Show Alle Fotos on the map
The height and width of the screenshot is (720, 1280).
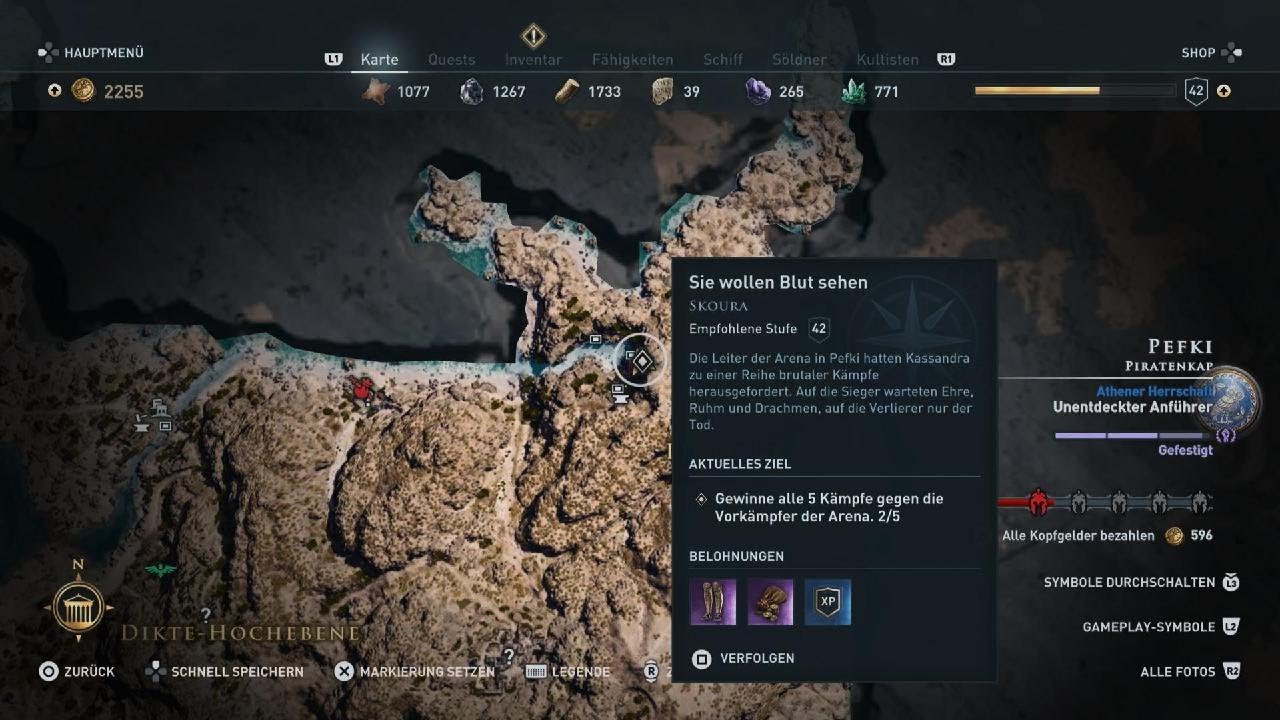click(1177, 672)
